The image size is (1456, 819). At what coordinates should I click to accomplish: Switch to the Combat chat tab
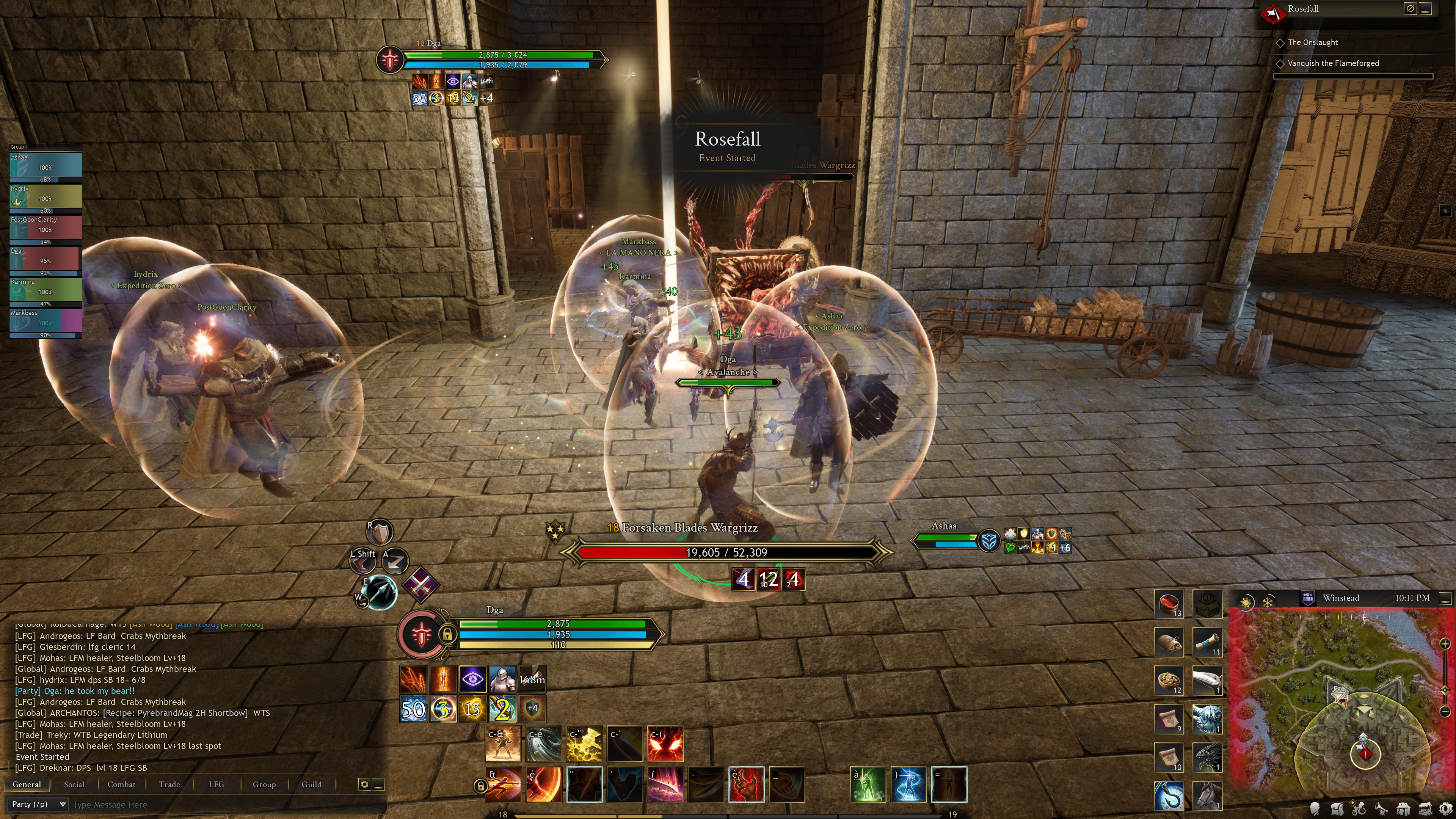click(121, 784)
